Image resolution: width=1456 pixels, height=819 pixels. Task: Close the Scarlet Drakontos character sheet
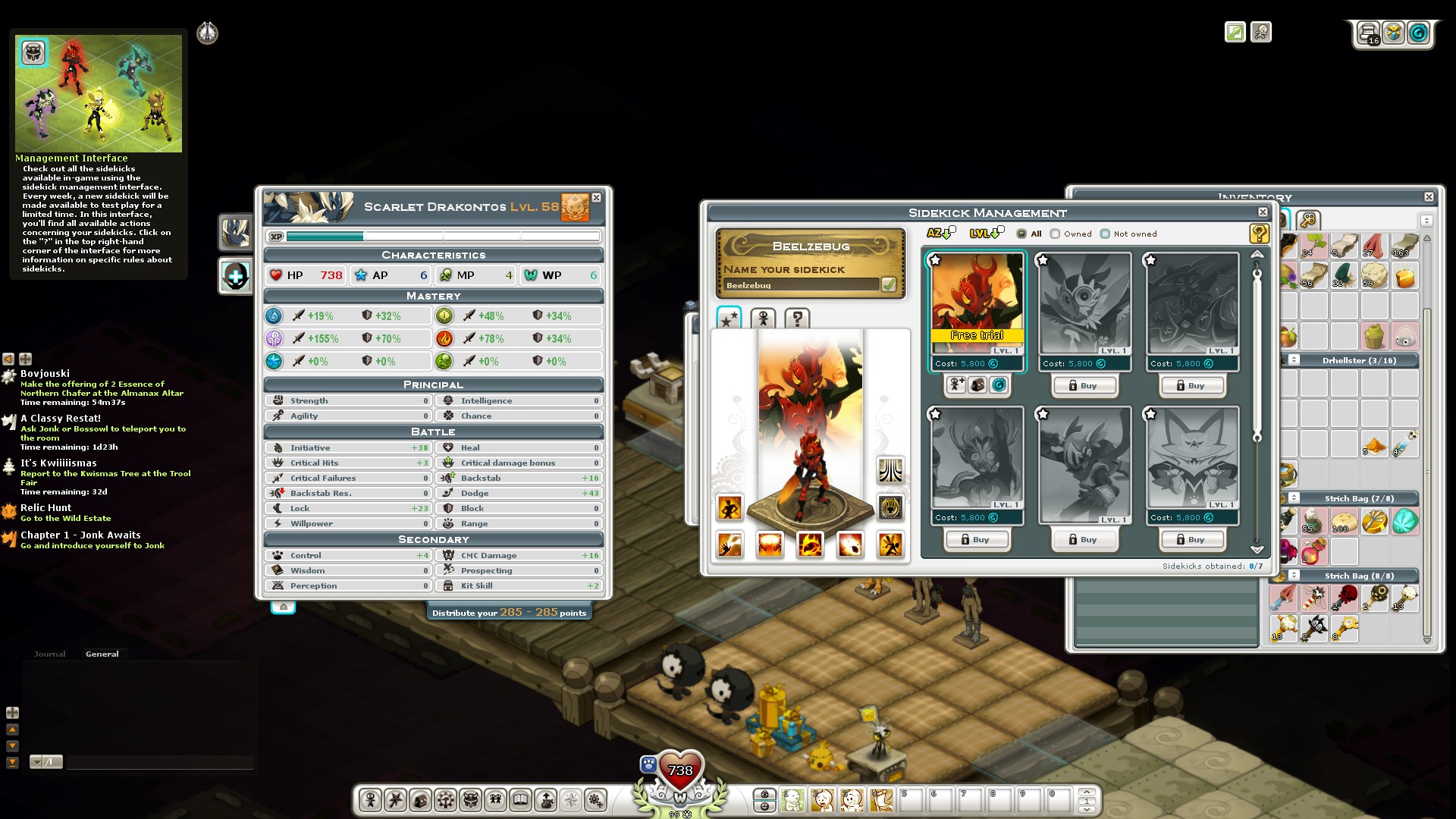point(597,198)
